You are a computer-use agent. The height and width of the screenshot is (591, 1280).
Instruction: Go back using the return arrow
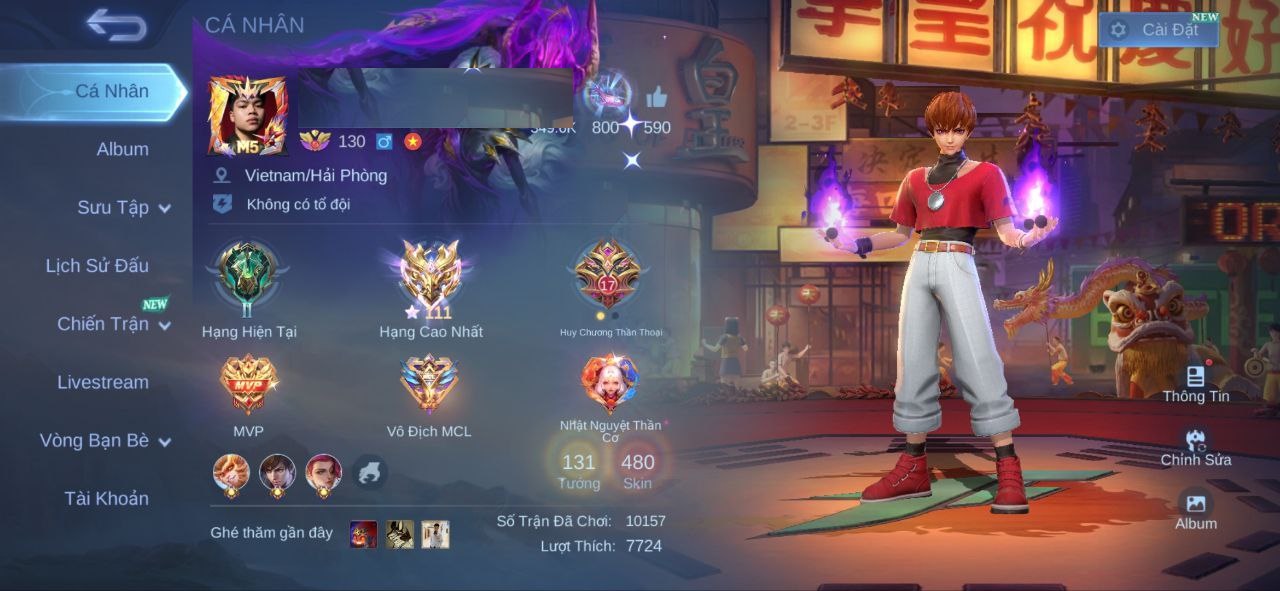pyautogui.click(x=117, y=25)
